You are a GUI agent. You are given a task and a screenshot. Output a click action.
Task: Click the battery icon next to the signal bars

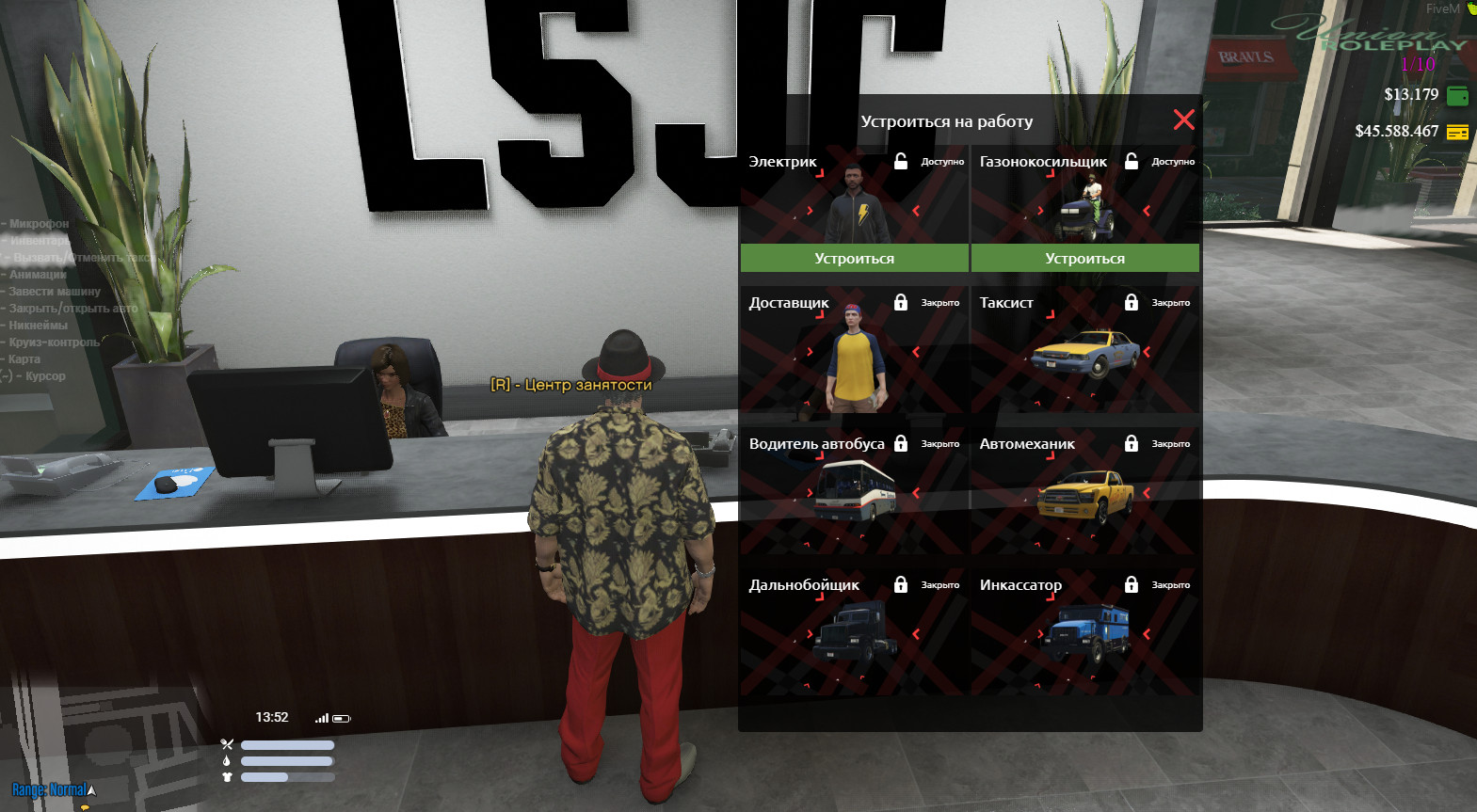point(341,717)
